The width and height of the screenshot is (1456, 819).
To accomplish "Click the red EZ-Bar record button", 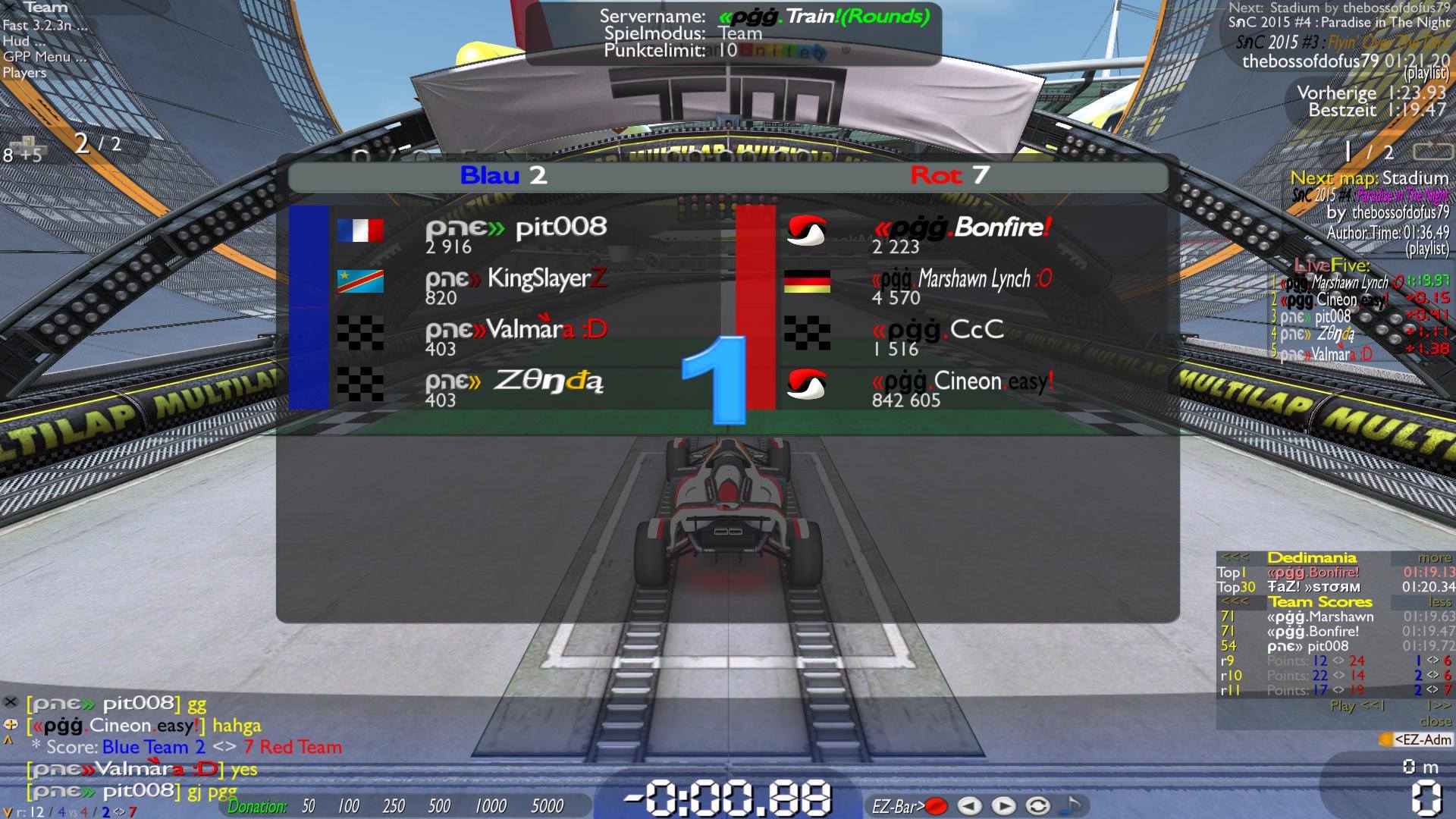I will pos(937,806).
